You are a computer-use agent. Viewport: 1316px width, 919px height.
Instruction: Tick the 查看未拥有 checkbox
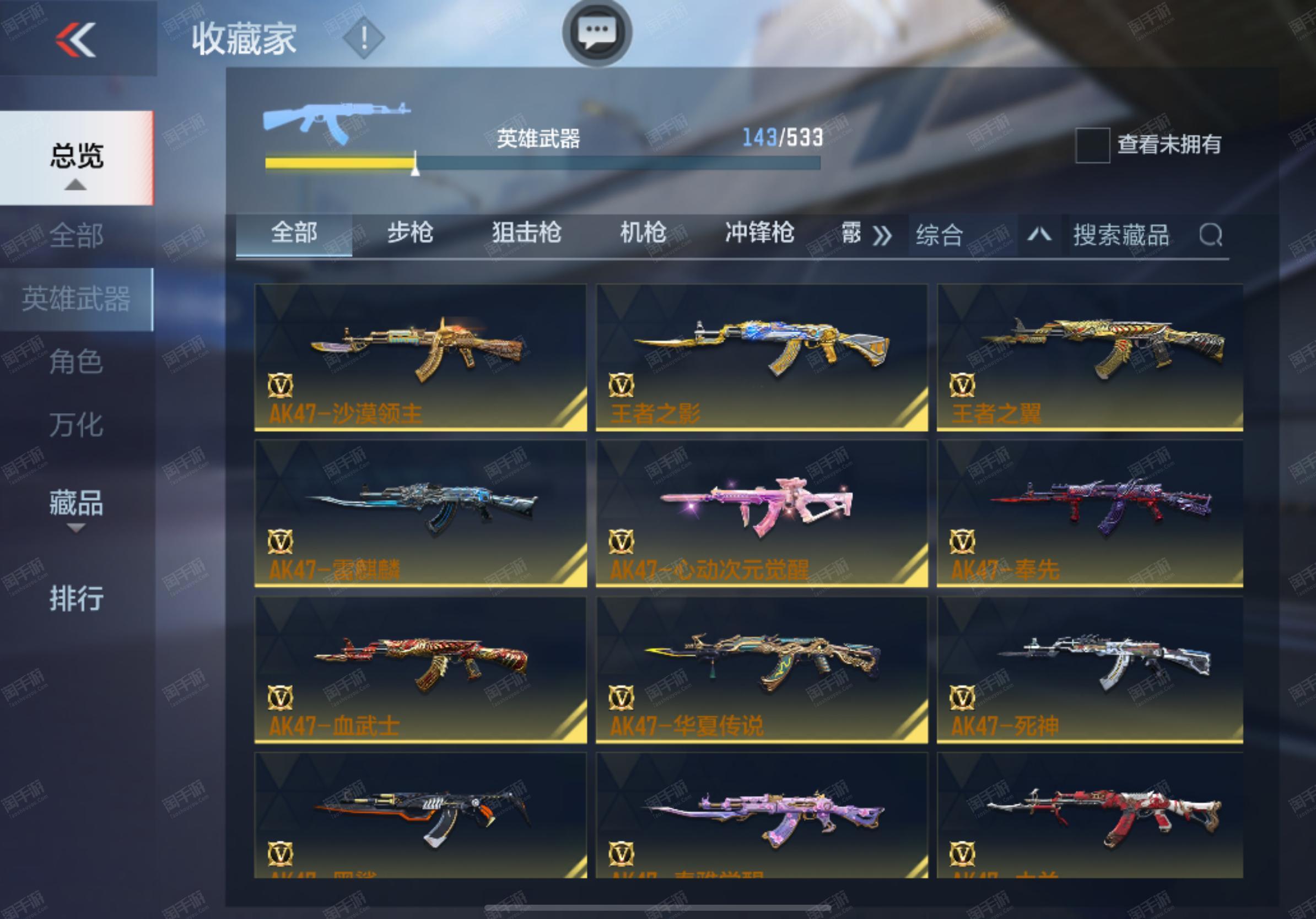coord(1092,145)
